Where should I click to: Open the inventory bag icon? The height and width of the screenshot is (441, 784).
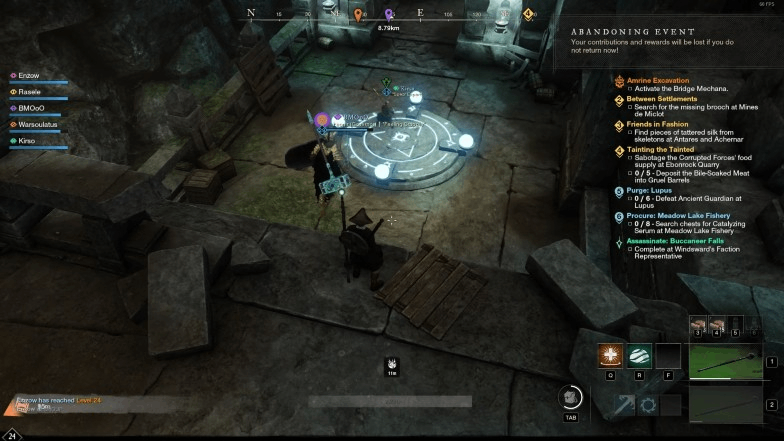(571, 397)
